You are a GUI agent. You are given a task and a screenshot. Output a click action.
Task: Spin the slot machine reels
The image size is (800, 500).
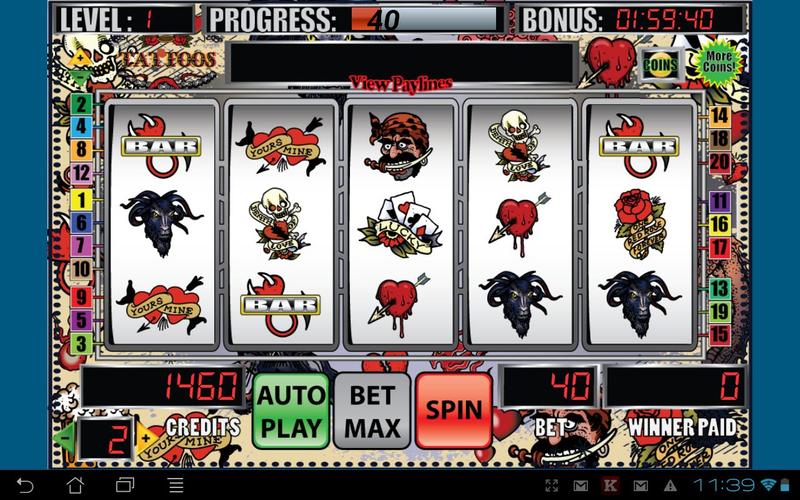tap(454, 410)
